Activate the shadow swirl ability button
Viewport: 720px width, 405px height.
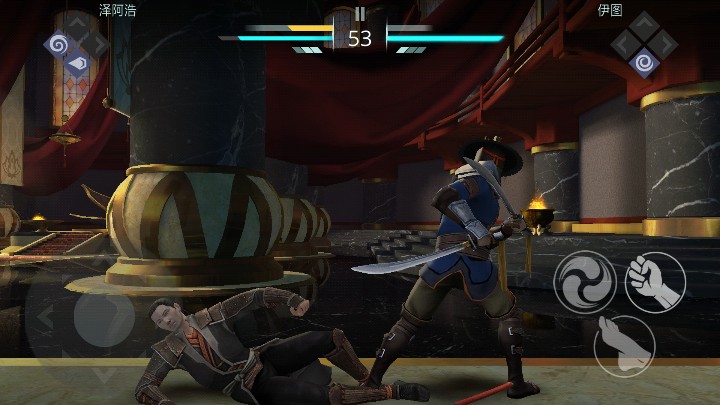[x=585, y=282]
